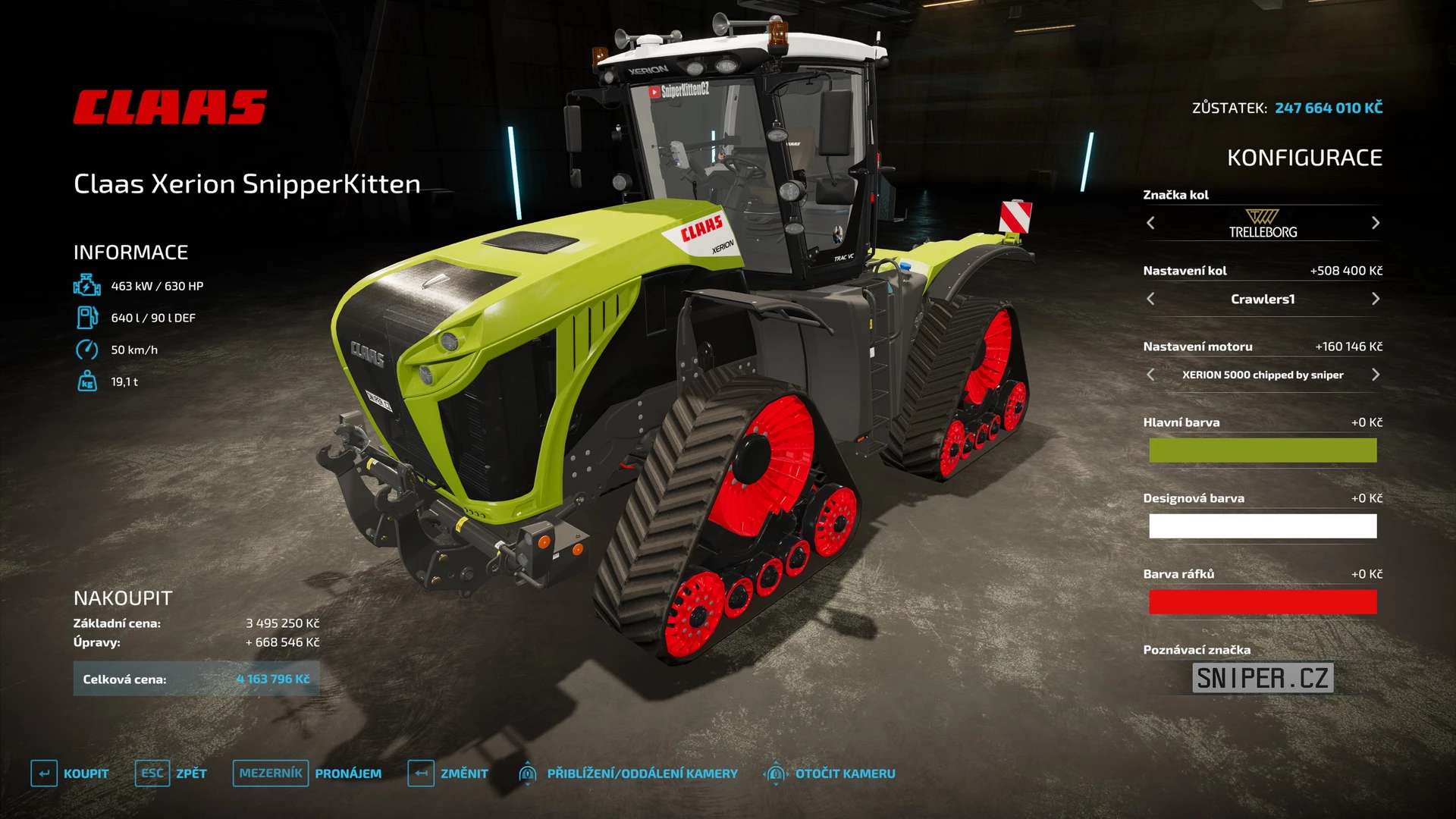This screenshot has width=1456, height=819.
Task: Open the red Barva ráfků color swatch
Action: [1263, 602]
